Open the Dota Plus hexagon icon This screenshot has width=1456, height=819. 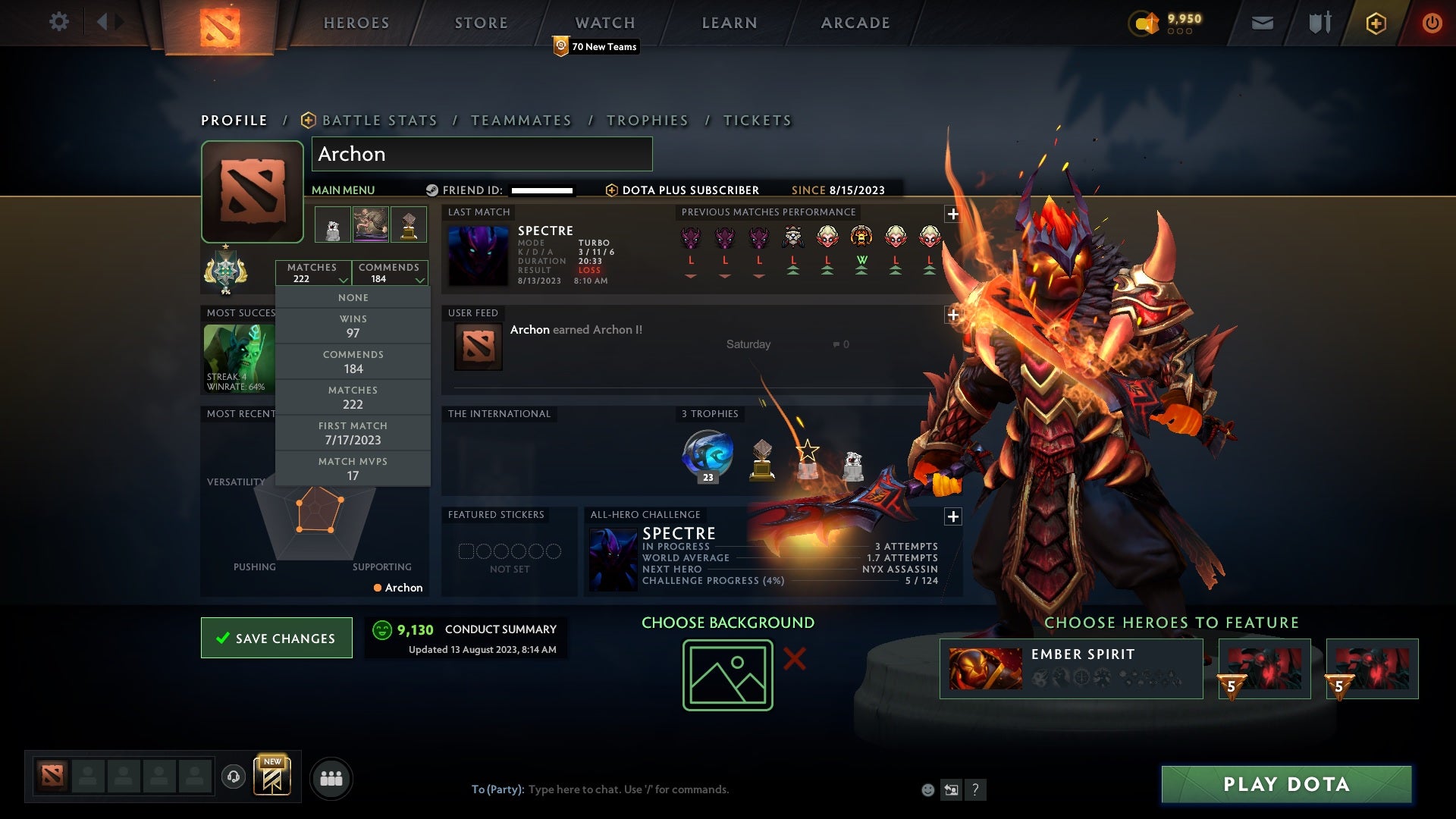tap(1375, 23)
